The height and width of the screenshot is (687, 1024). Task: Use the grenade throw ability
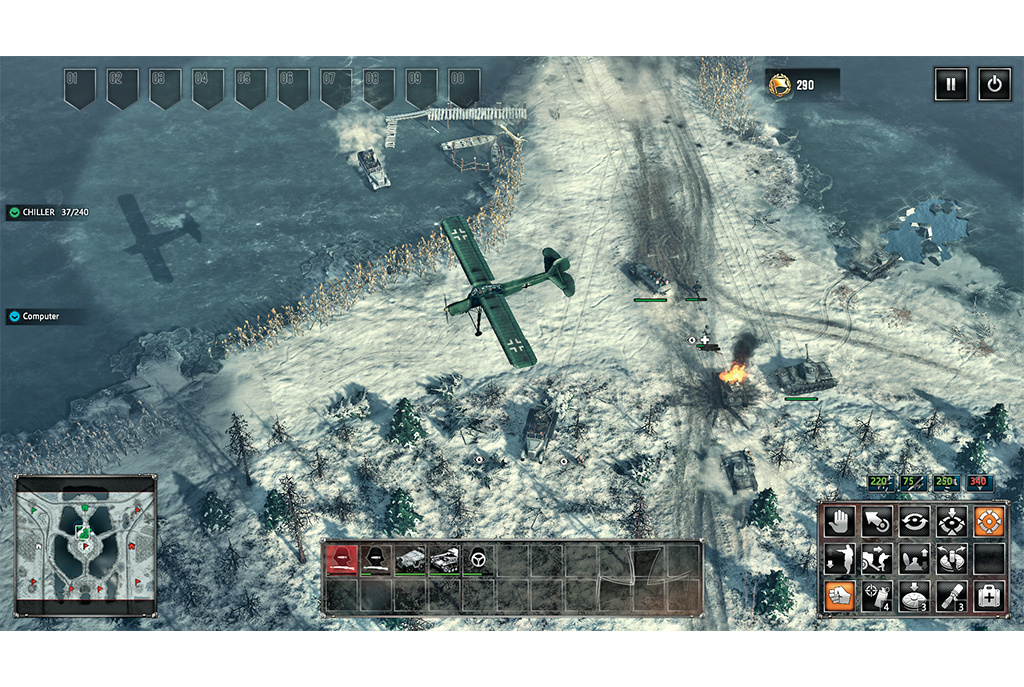pyautogui.click(x=877, y=597)
